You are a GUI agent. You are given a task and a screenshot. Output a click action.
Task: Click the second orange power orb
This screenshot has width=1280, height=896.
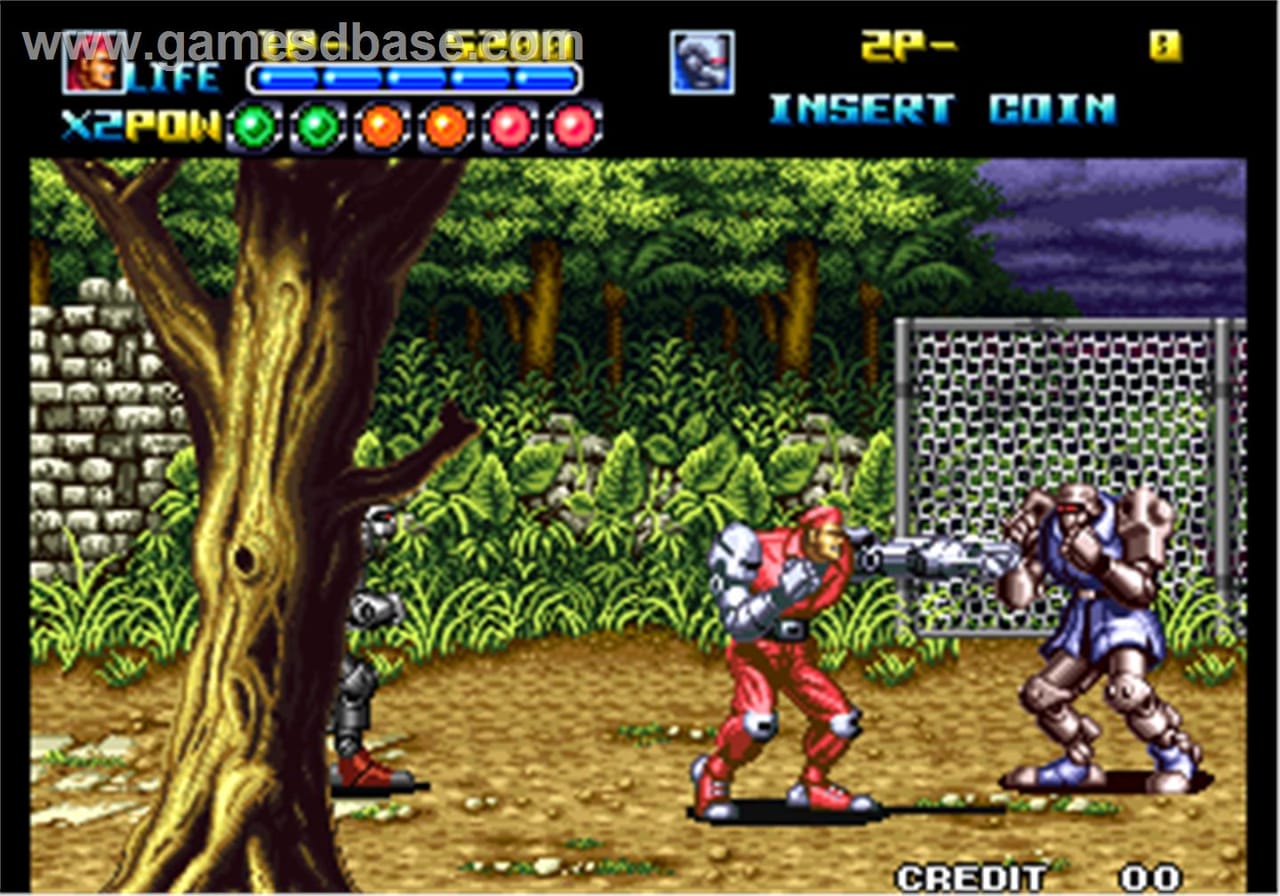pos(446,122)
